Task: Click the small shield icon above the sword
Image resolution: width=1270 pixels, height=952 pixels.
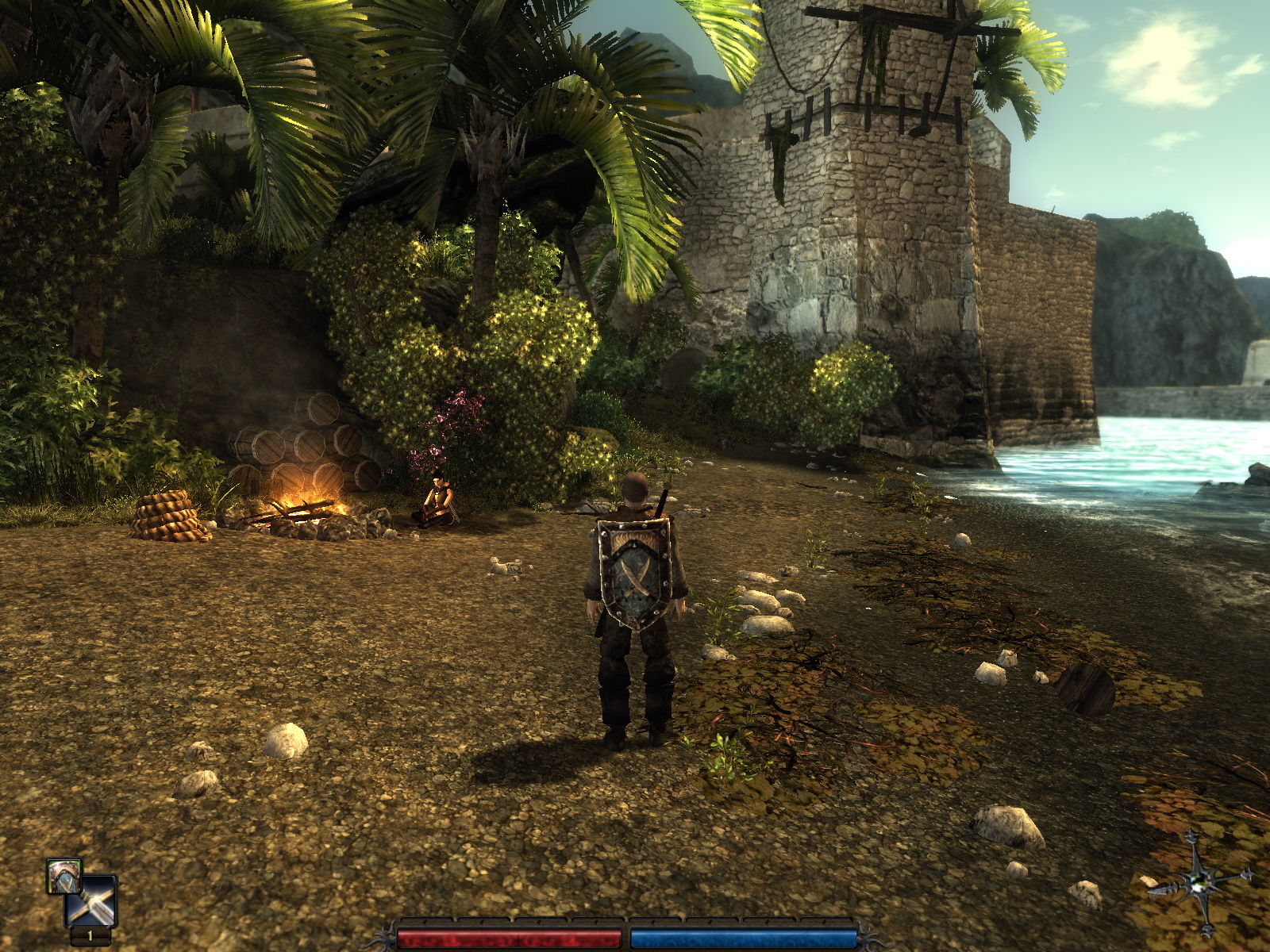Action: (63, 876)
